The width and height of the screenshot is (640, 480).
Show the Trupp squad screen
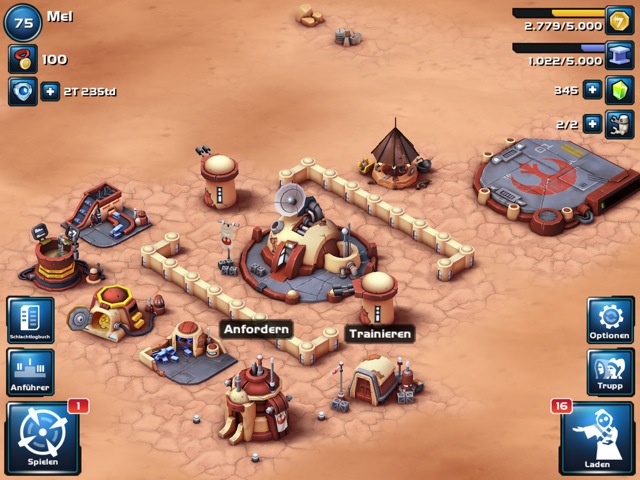point(609,372)
